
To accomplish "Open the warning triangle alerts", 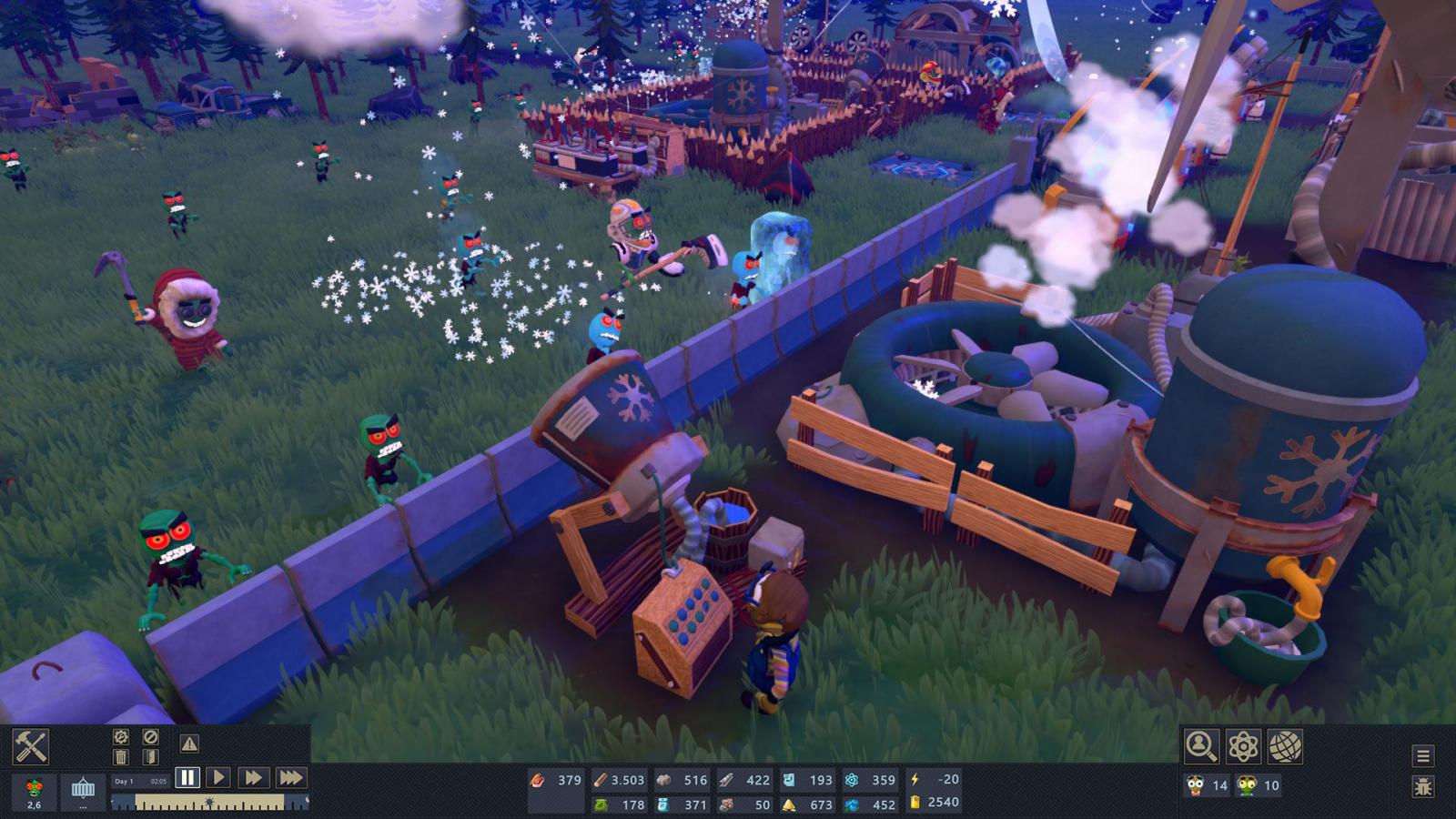I will click(189, 744).
